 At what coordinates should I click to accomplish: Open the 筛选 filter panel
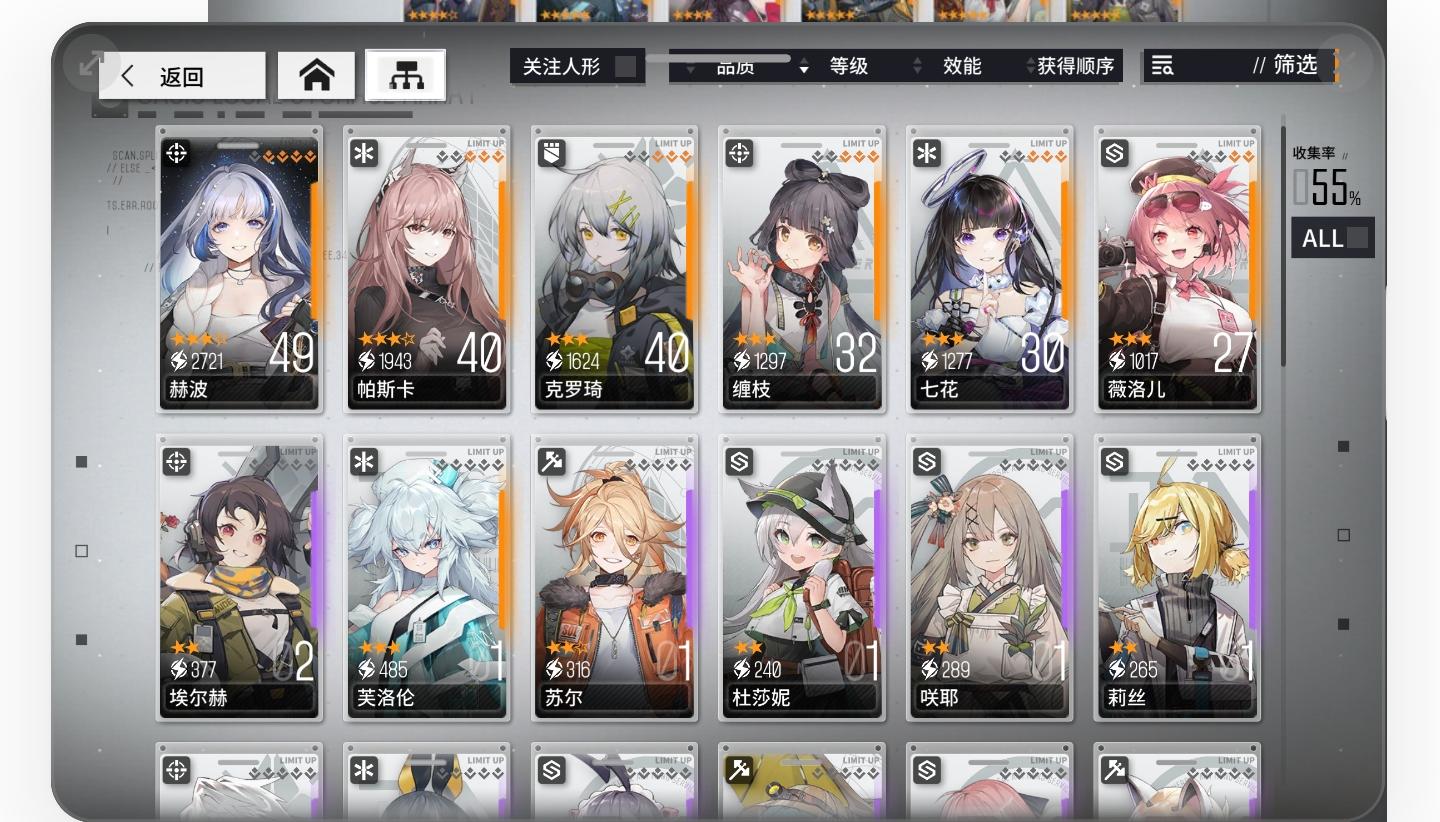click(1297, 66)
